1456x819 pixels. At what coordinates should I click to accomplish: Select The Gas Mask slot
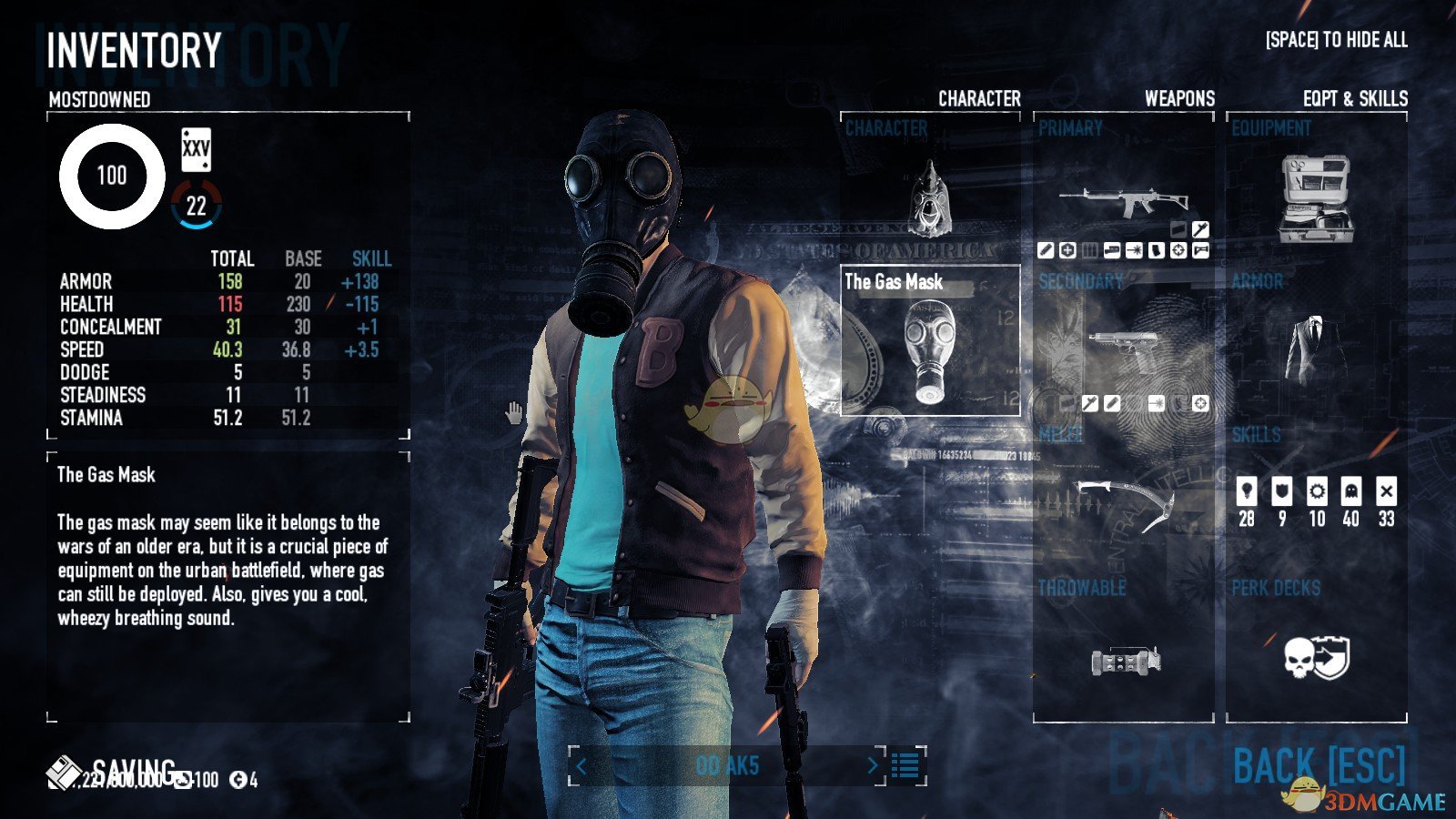(929, 342)
